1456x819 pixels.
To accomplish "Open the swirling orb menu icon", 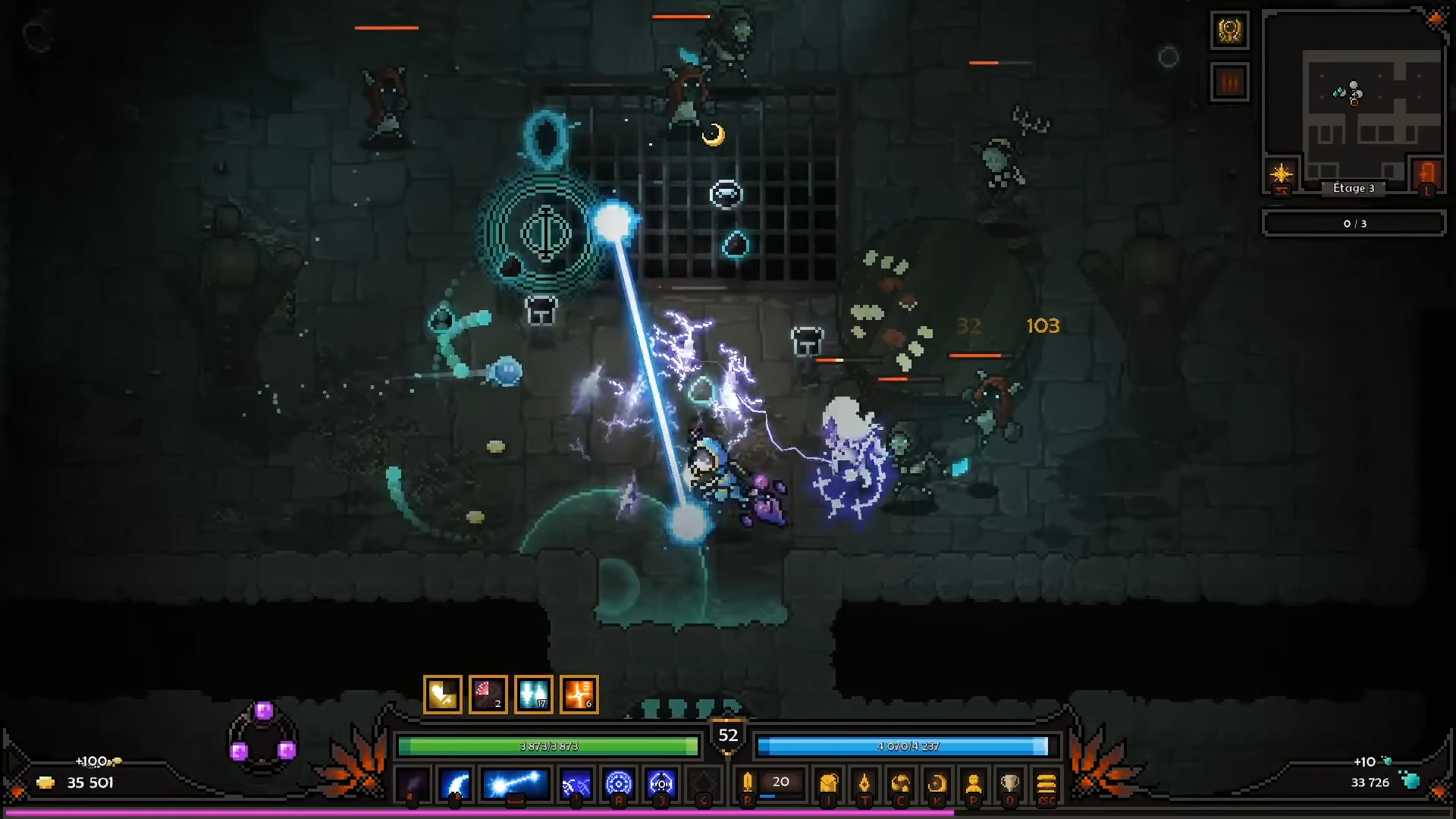I will coord(901,783).
